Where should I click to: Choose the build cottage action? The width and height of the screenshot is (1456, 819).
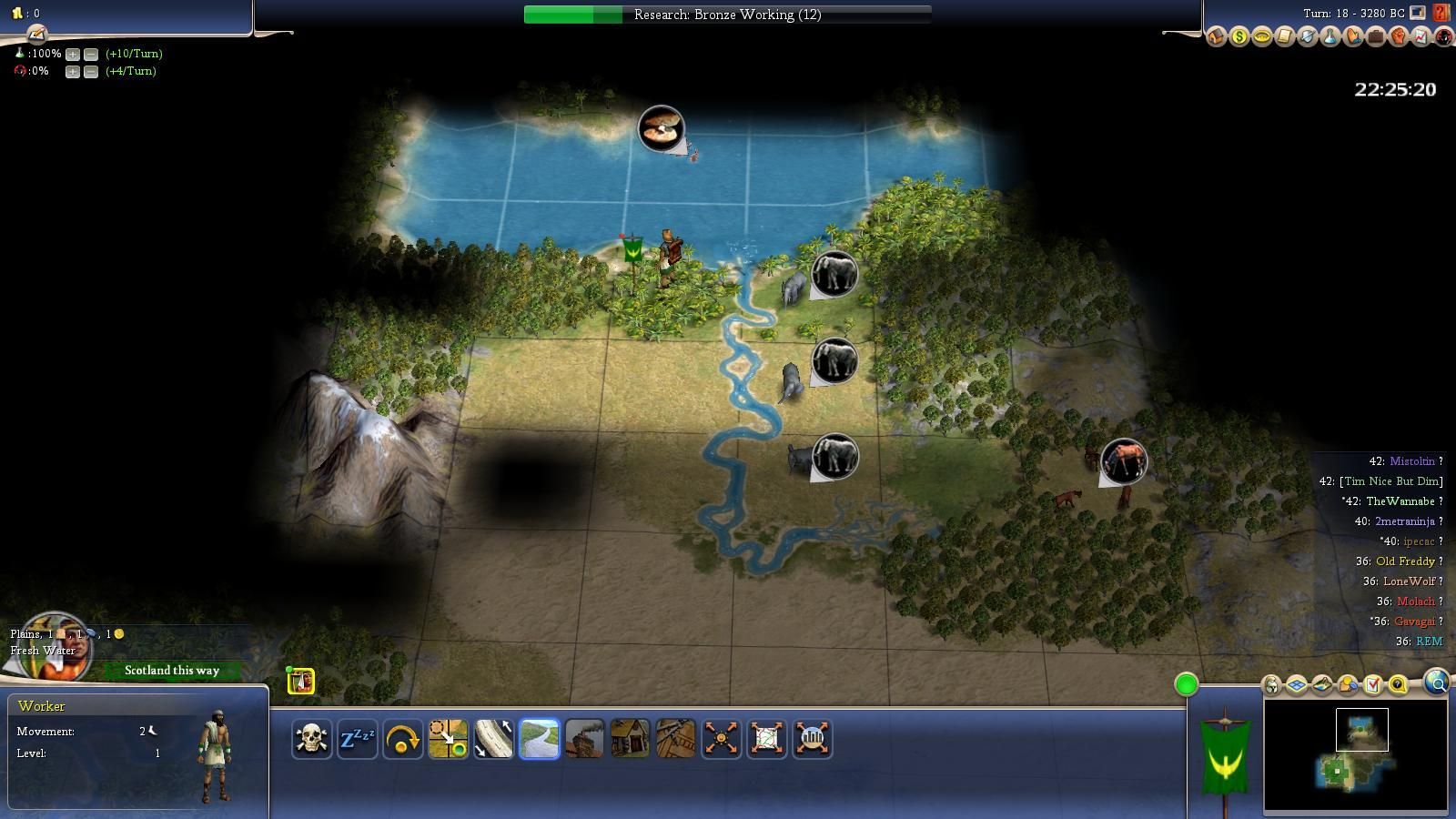click(630, 738)
